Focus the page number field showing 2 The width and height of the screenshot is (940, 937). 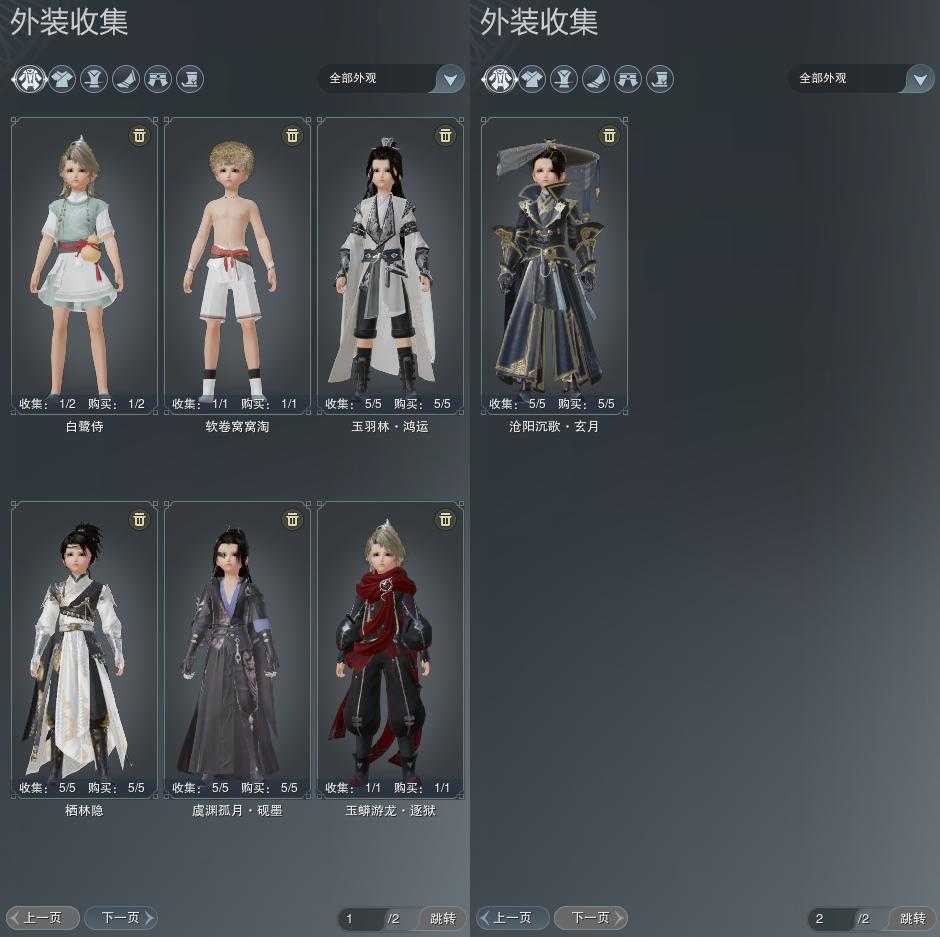(830, 919)
